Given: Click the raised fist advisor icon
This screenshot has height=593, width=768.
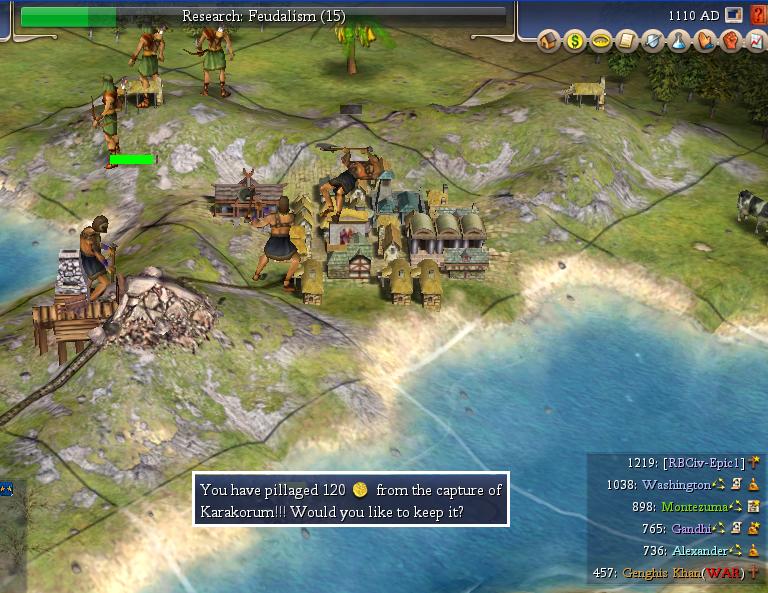Looking at the screenshot, I should tap(729, 41).
